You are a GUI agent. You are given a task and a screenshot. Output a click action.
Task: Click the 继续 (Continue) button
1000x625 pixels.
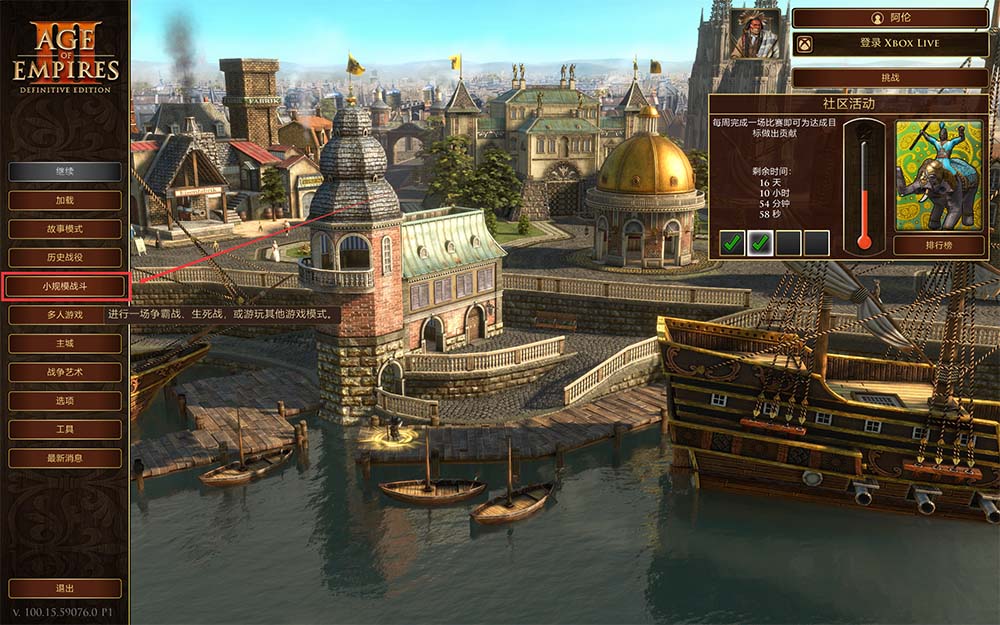pyautogui.click(x=65, y=172)
